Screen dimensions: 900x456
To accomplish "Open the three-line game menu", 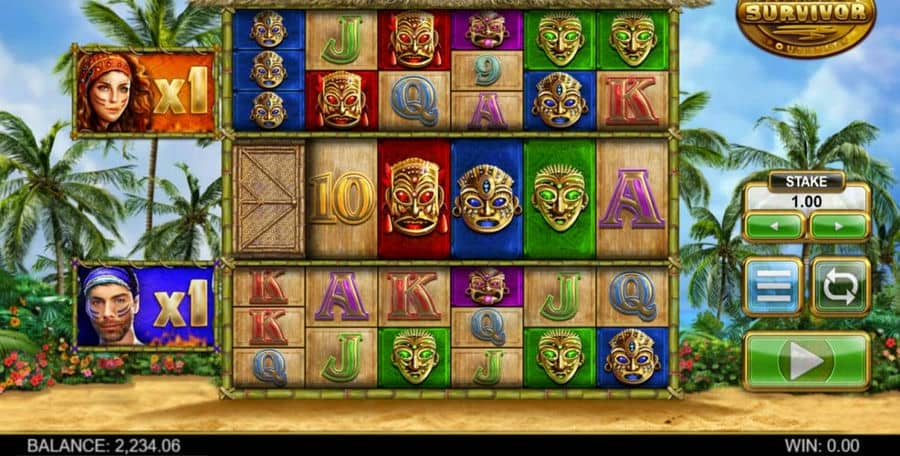I will pos(773,287).
